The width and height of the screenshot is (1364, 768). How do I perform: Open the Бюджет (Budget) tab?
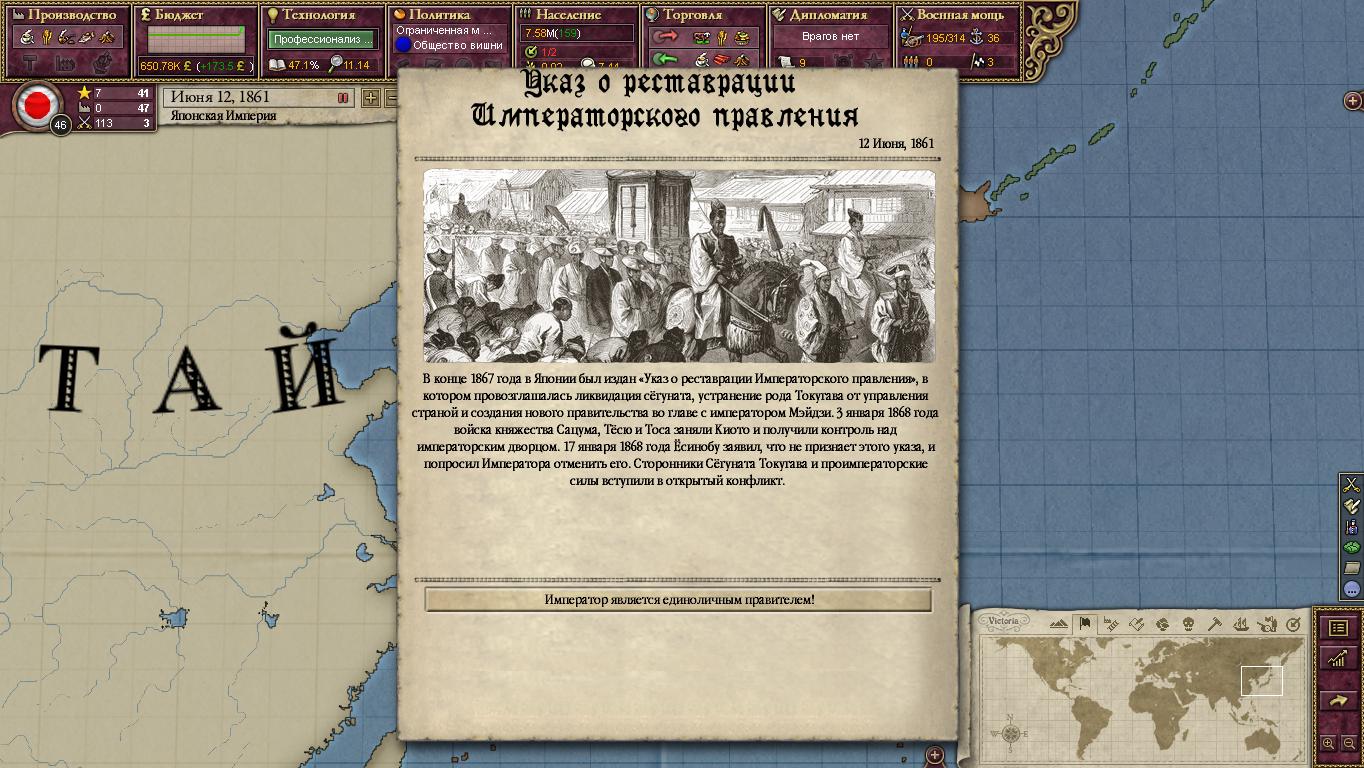(196, 15)
